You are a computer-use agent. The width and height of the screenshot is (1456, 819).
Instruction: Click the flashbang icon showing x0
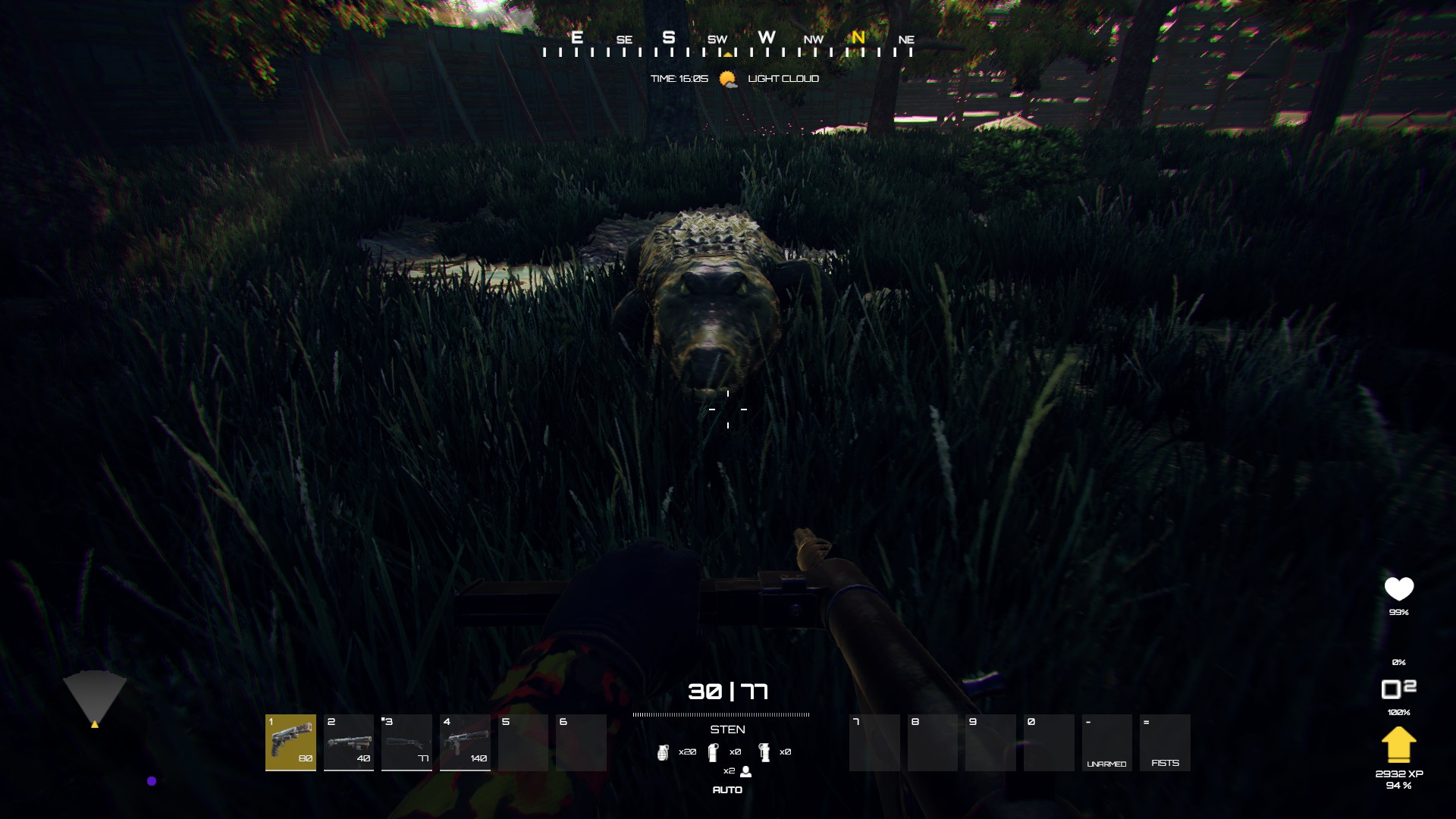[x=715, y=753]
